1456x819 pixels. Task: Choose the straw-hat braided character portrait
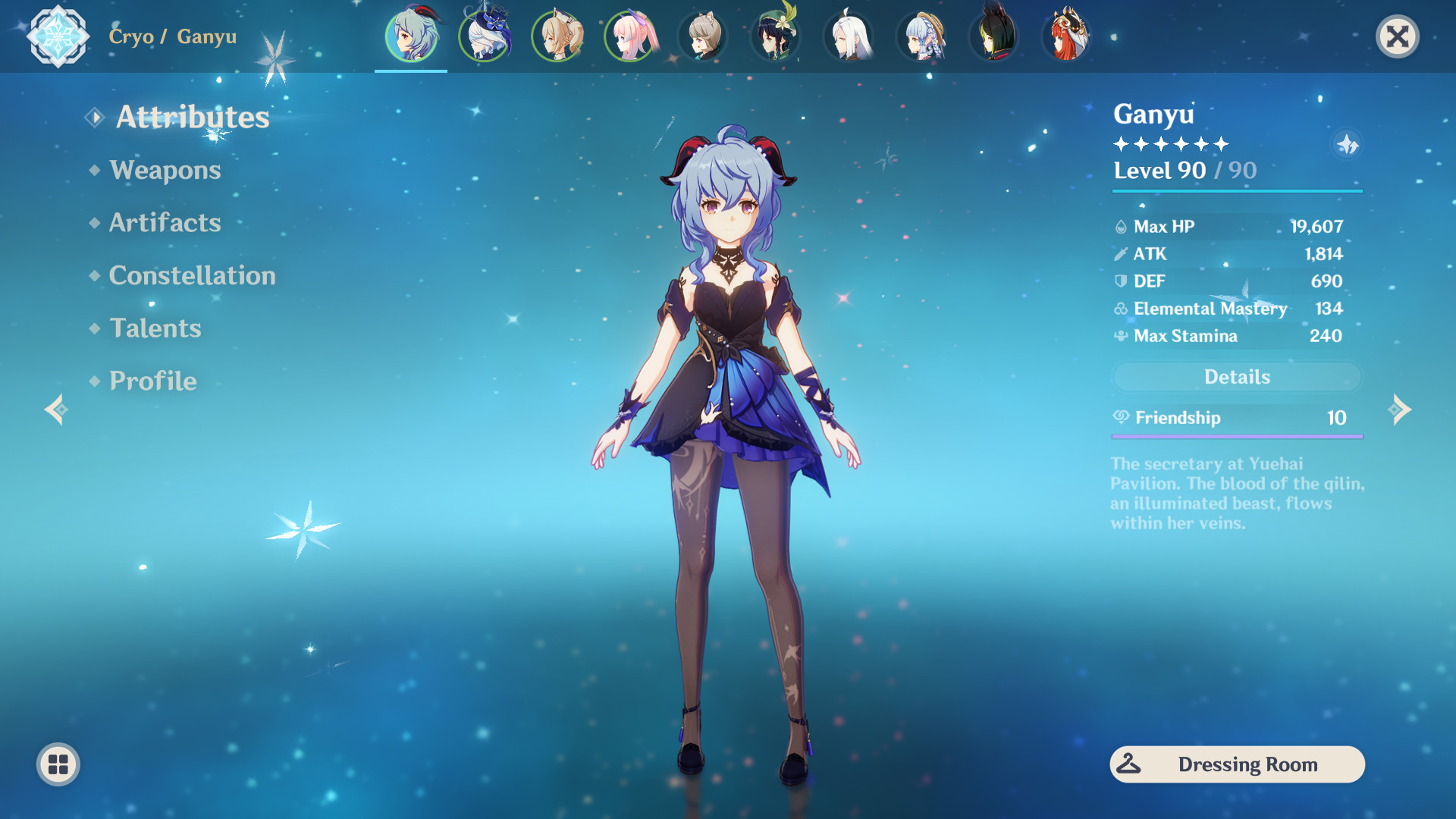click(921, 36)
